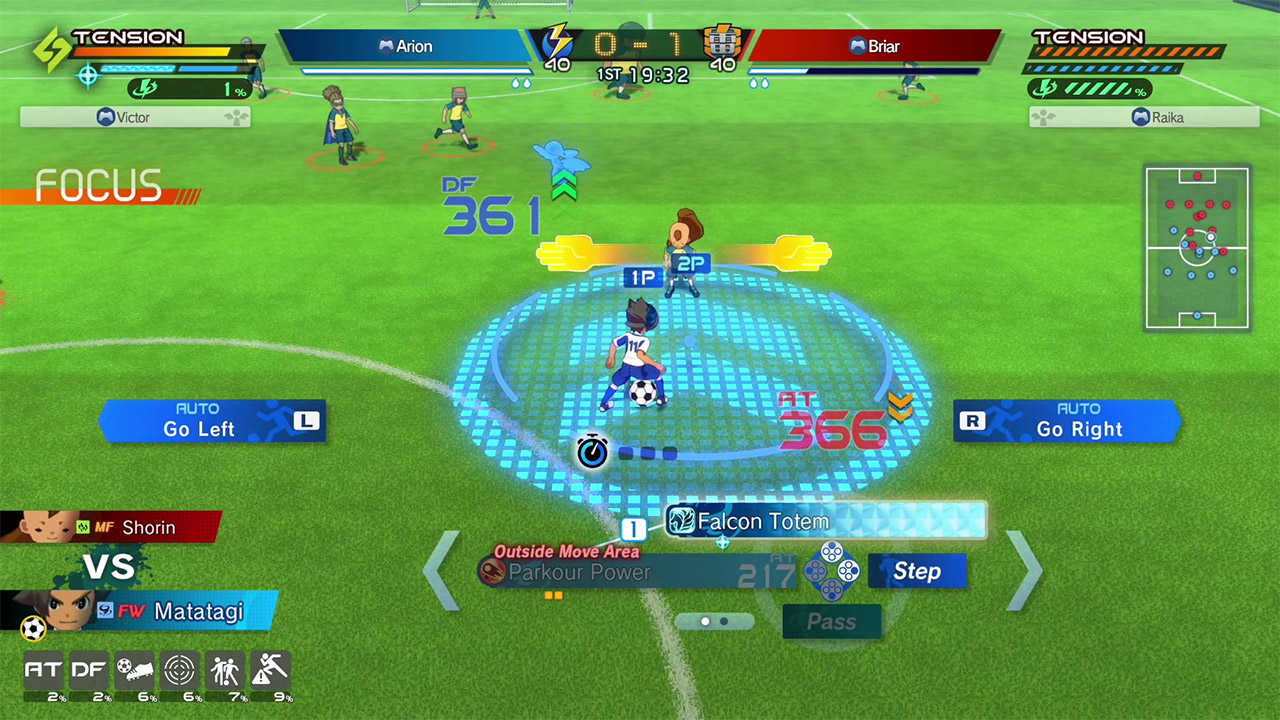Click the Victor player tag
The image size is (1280, 720).
[x=135, y=117]
